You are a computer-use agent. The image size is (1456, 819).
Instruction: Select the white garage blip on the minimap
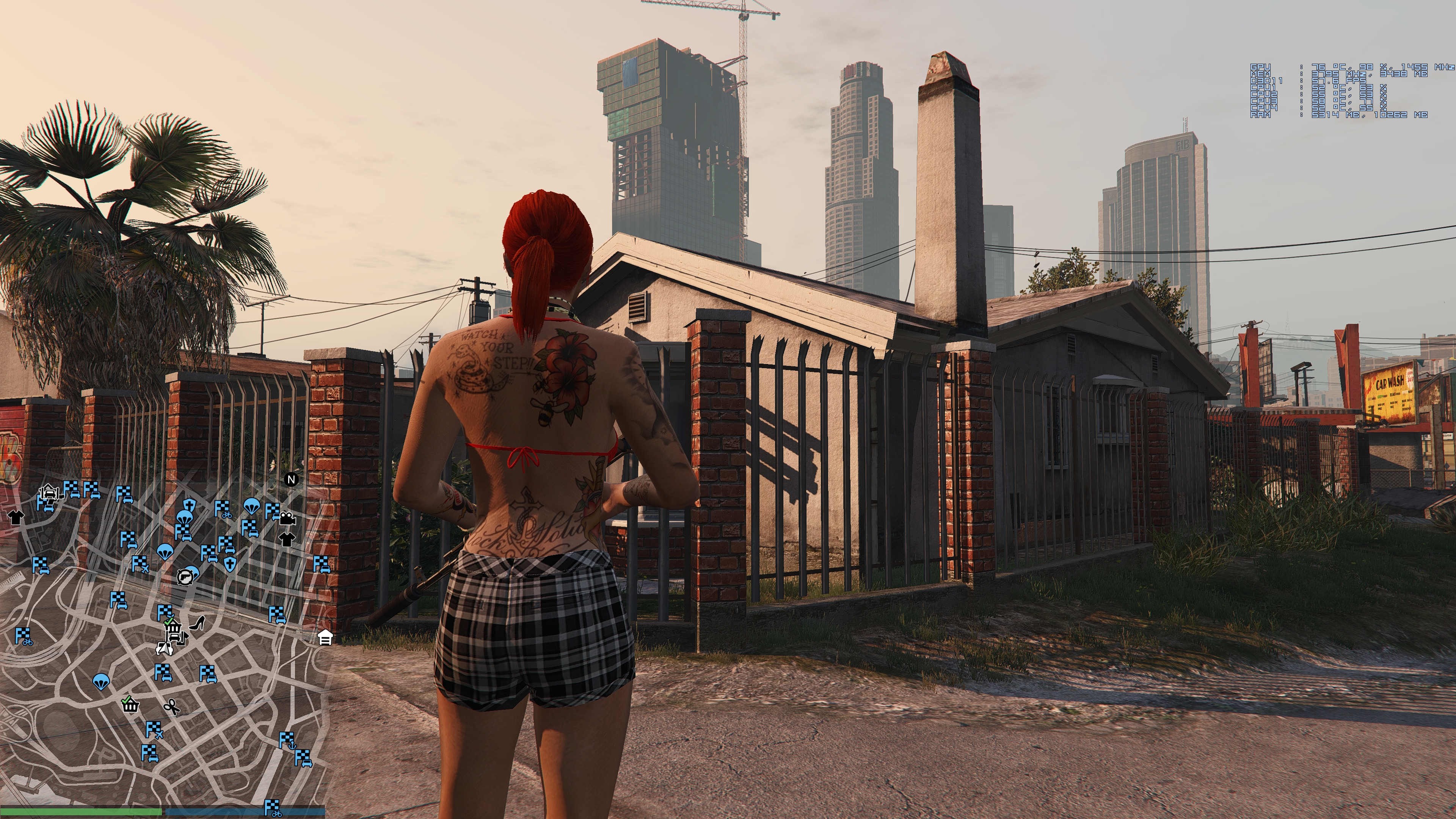pyautogui.click(x=325, y=637)
